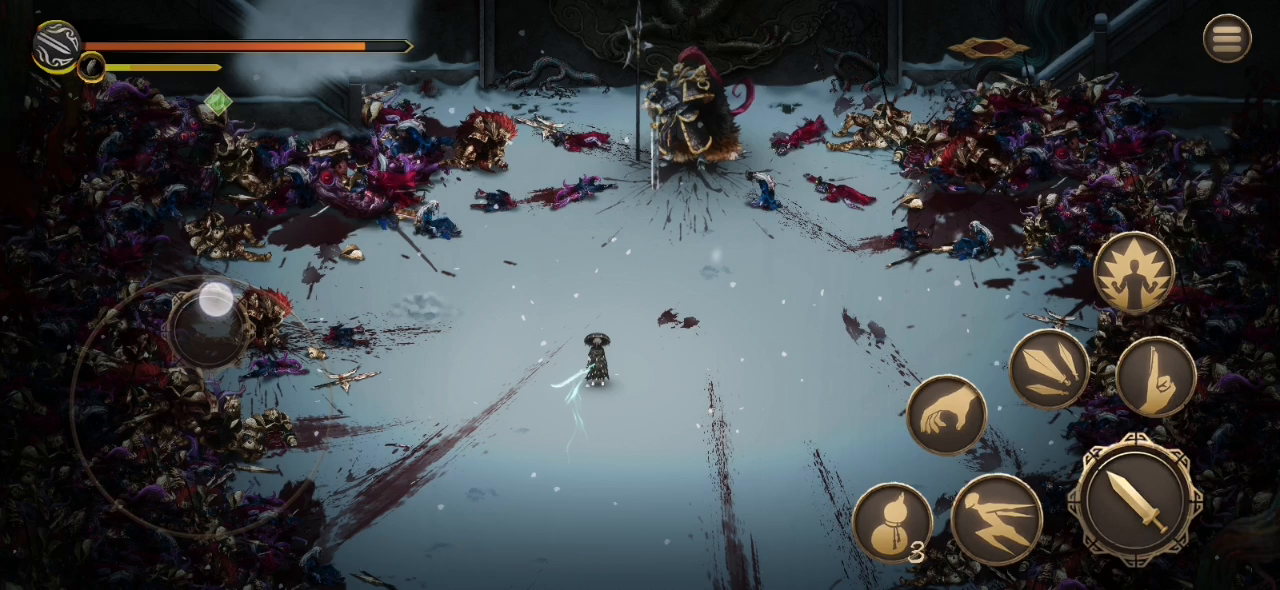Cast the throwing blades skill
Image resolution: width=1280 pixels, height=590 pixels.
[x=1048, y=369]
